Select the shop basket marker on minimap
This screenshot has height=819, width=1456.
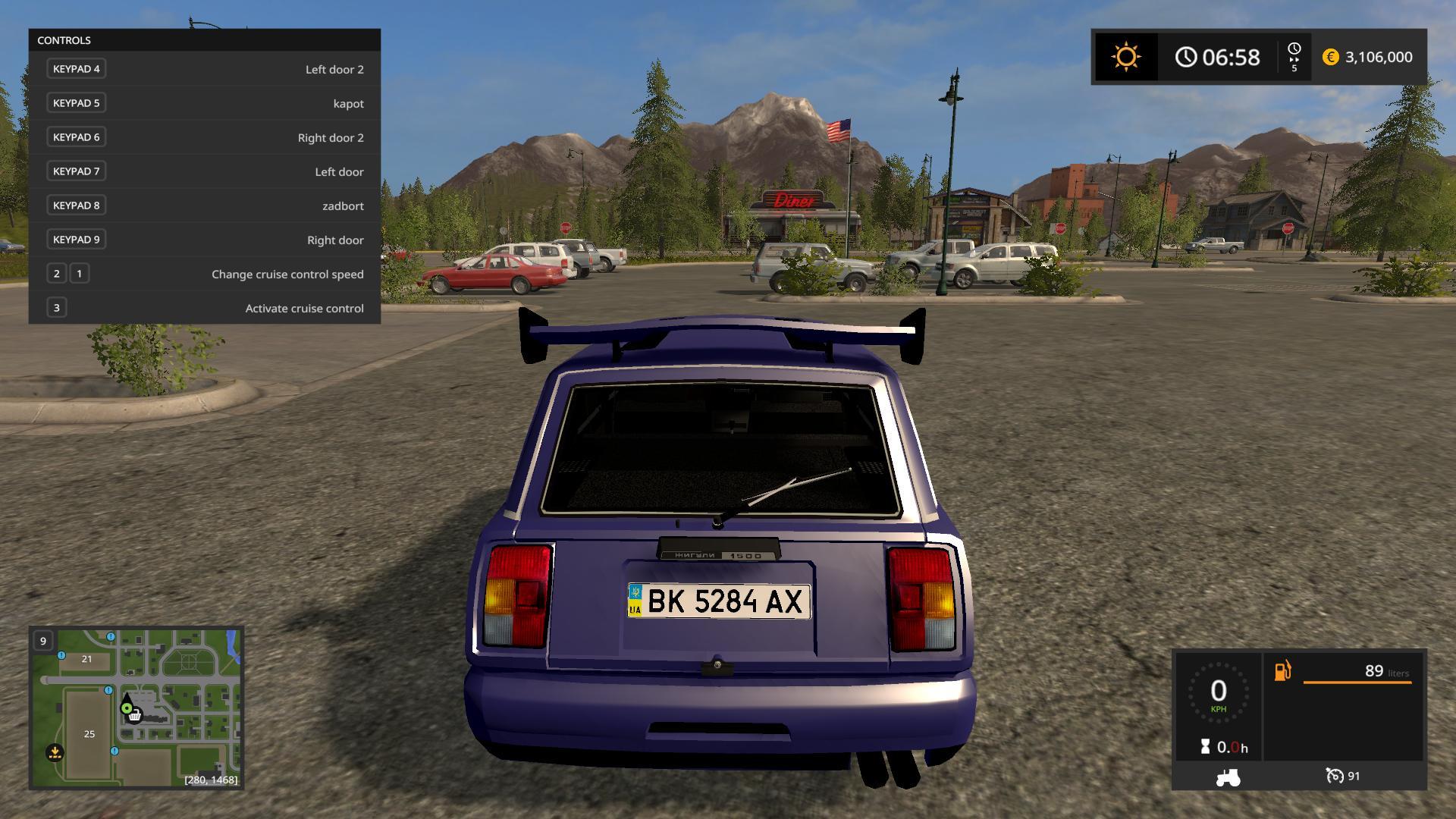135,715
